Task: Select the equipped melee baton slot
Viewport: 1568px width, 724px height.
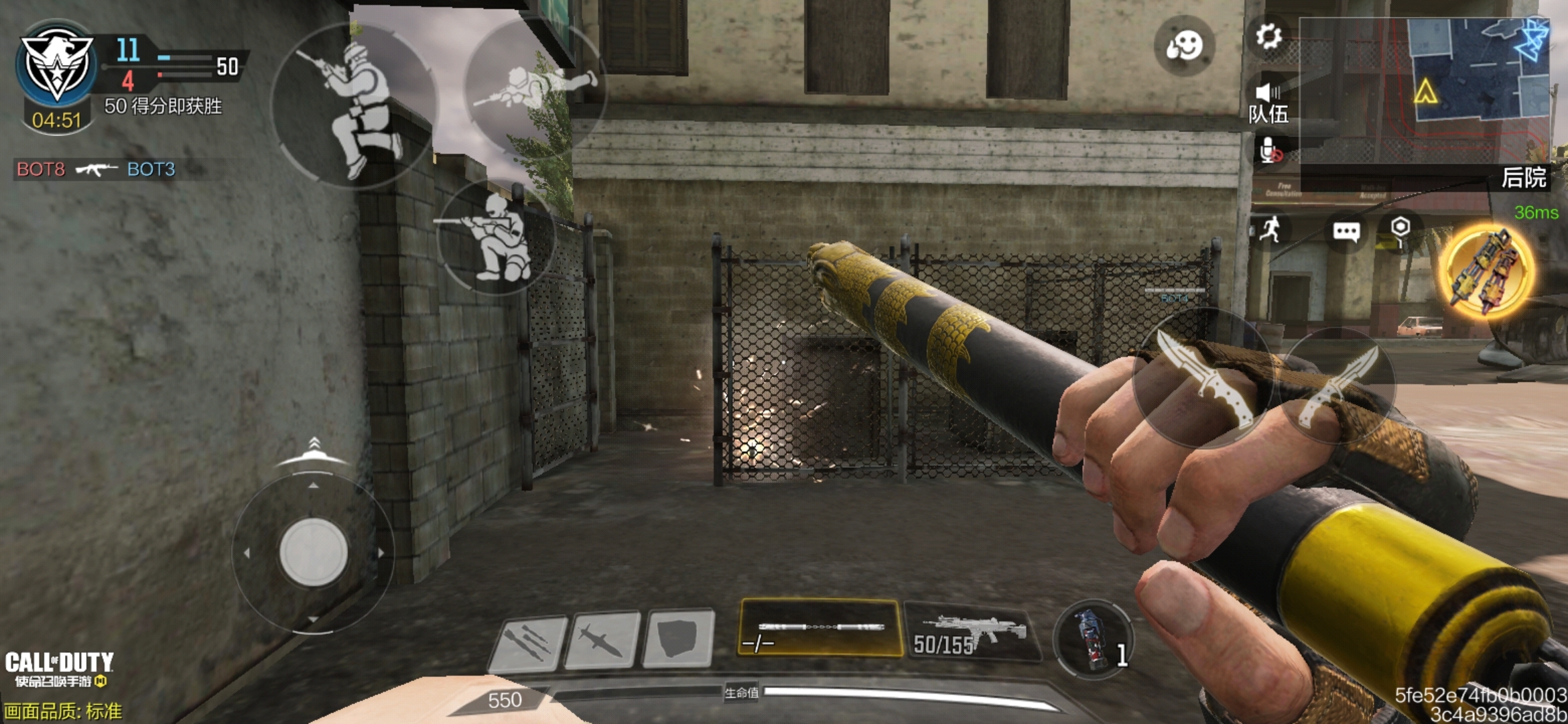Action: [820, 628]
